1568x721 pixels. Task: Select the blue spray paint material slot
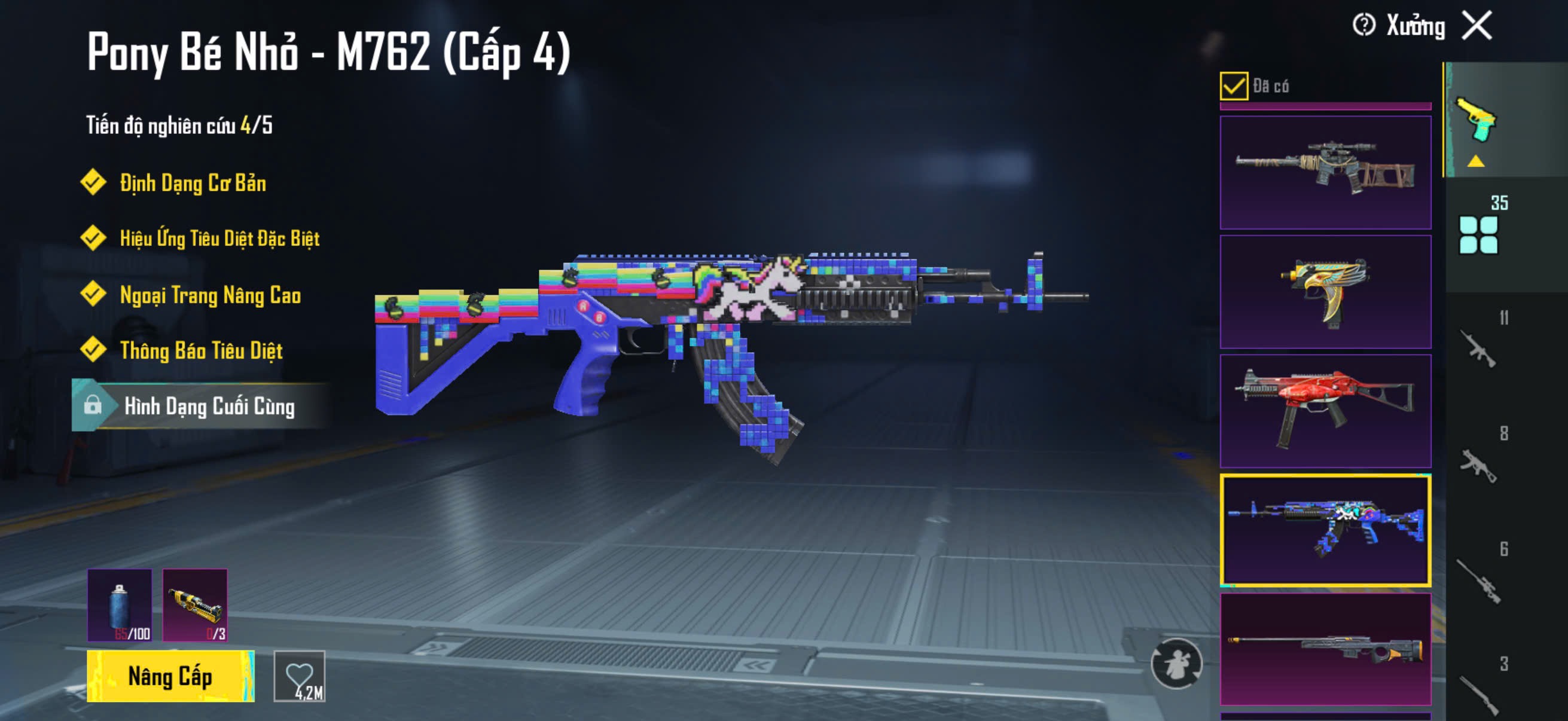click(x=120, y=605)
